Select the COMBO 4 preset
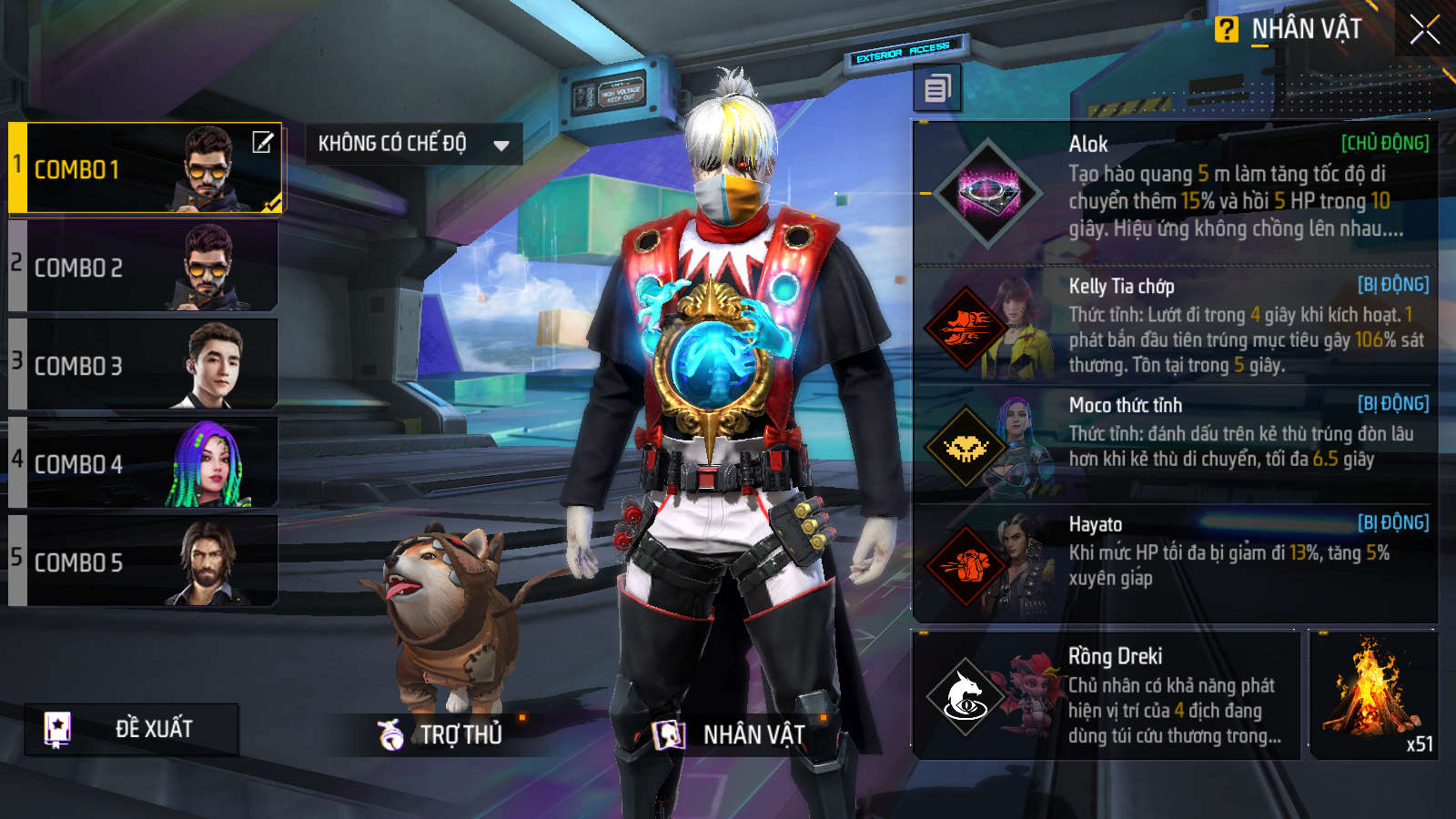The width and height of the screenshot is (1456, 819). pos(146,464)
